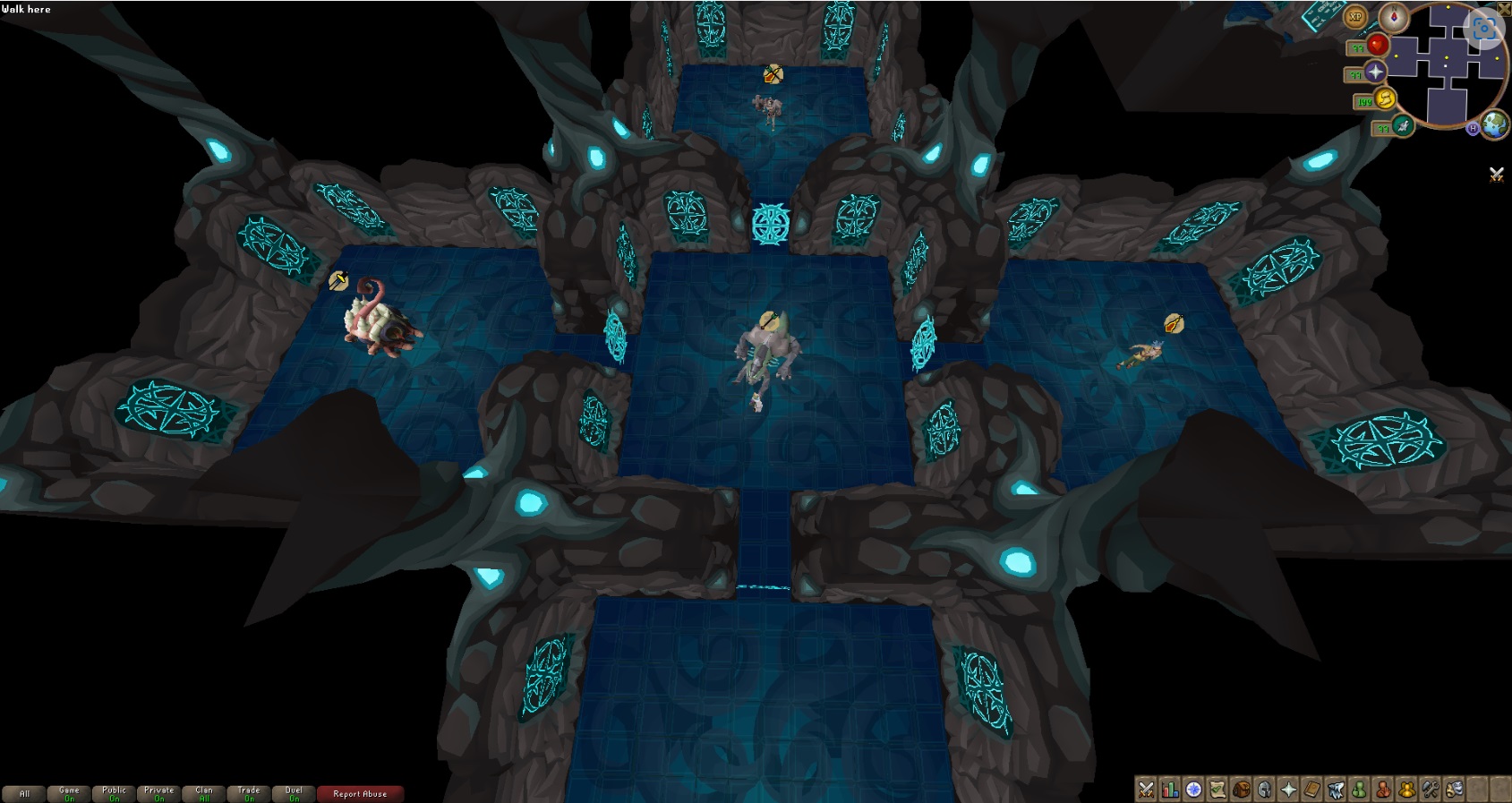The height and width of the screenshot is (803, 1512).
Task: Activate the special attack orb
Action: coord(1403,126)
